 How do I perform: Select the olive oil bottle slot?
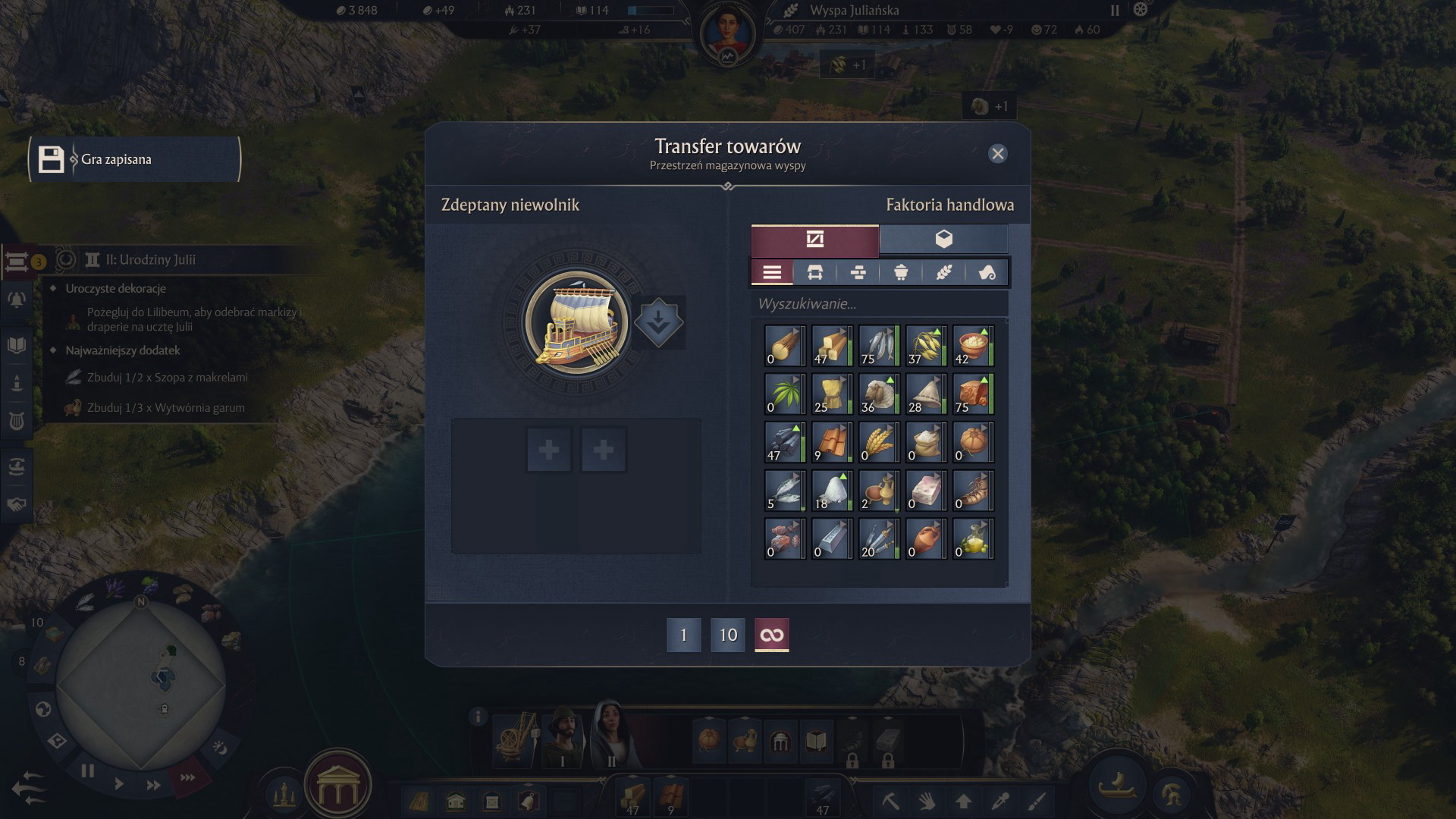tap(973, 540)
